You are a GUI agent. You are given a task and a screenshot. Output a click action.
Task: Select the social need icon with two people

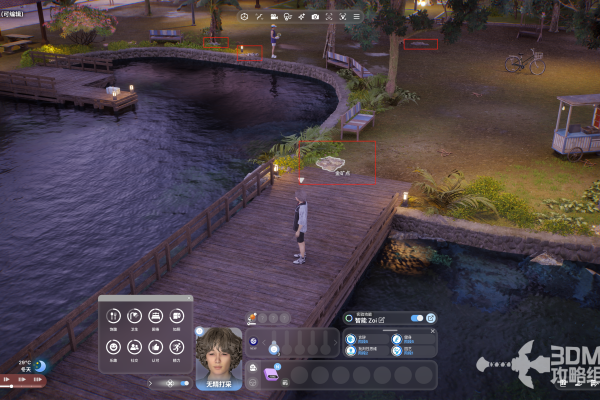point(133,346)
